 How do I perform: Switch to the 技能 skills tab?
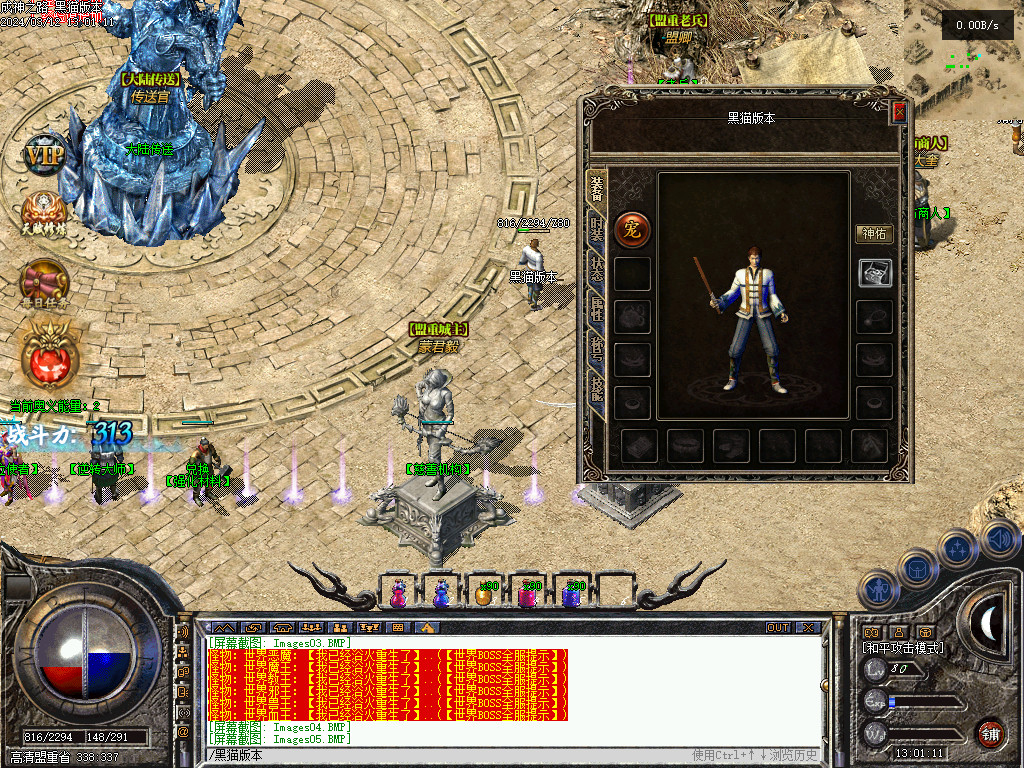[597, 390]
